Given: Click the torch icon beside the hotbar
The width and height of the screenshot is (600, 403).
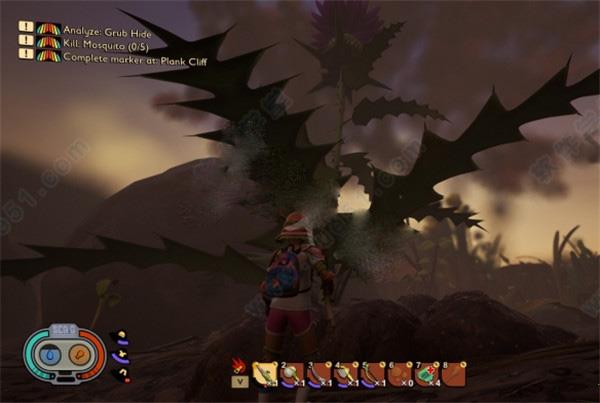Looking at the screenshot, I should (x=238, y=364).
